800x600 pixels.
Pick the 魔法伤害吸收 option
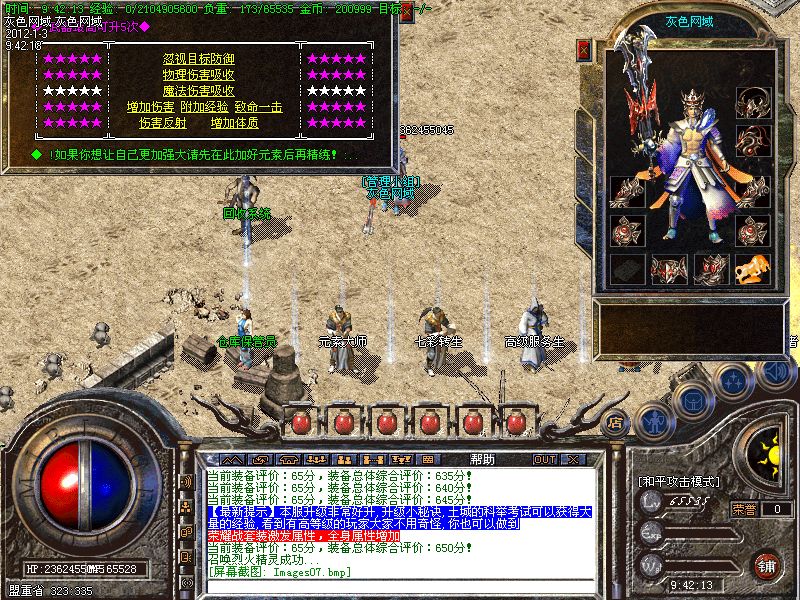point(199,91)
